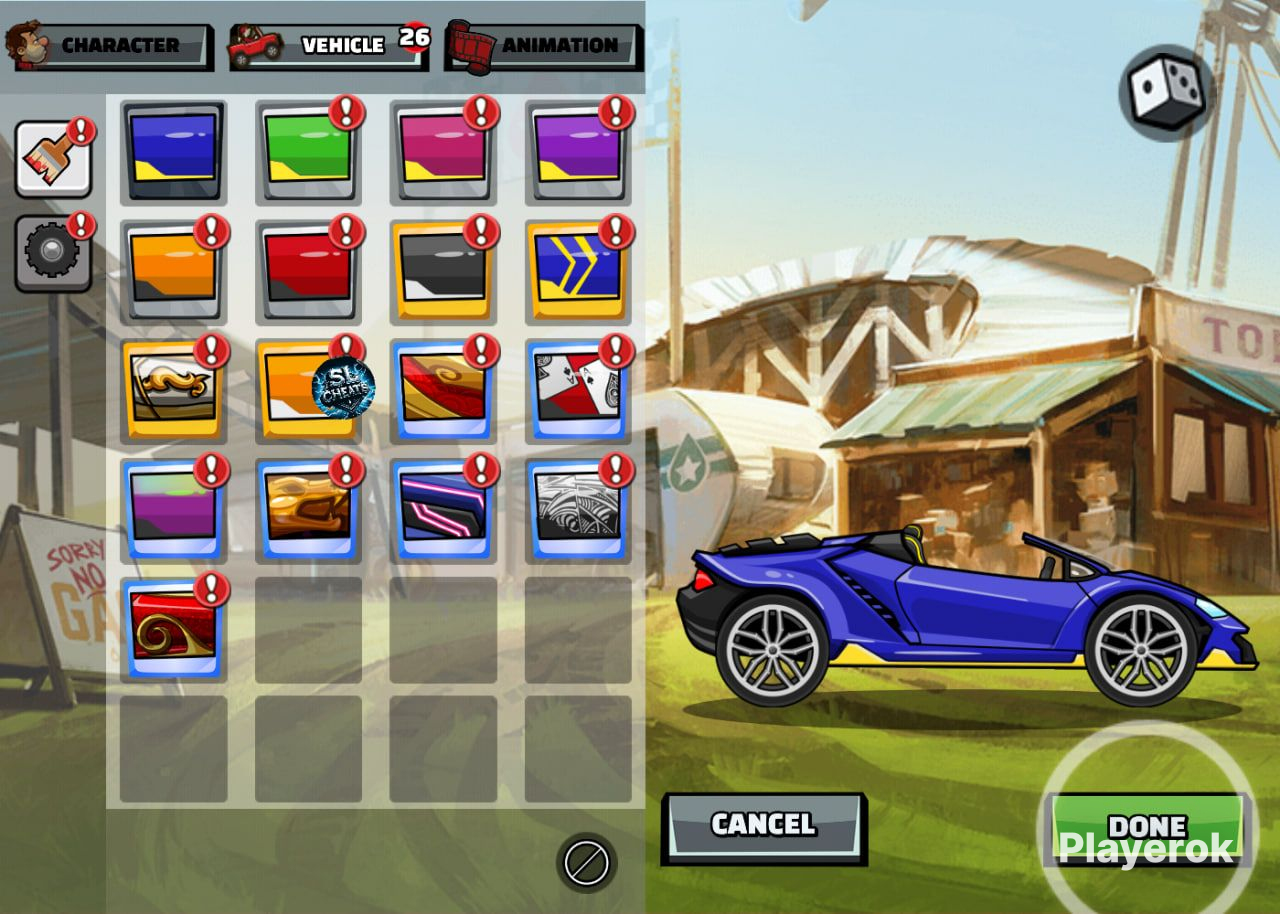This screenshot has height=914, width=1280.
Task: Apply the red skin with gold swirl
Action: coord(173,628)
